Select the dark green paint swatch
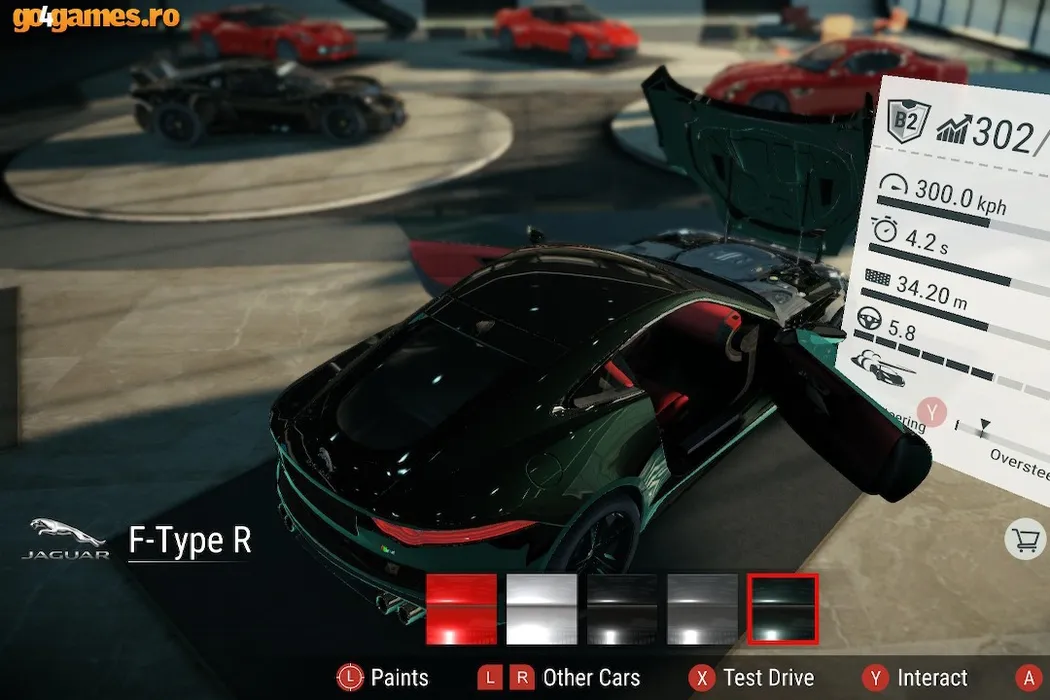The height and width of the screenshot is (700, 1050). [x=783, y=609]
